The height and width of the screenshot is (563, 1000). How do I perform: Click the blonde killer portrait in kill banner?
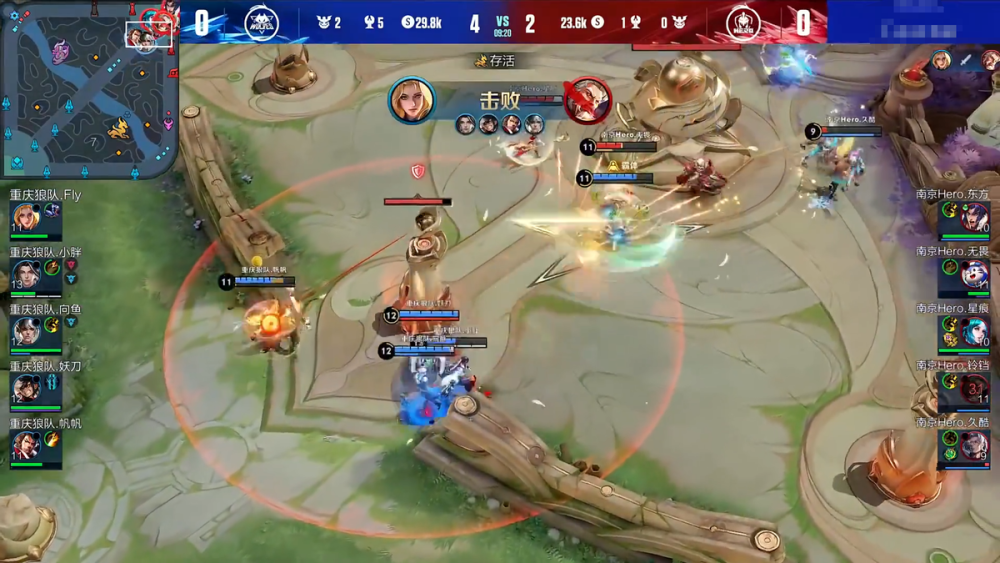pyautogui.click(x=412, y=100)
